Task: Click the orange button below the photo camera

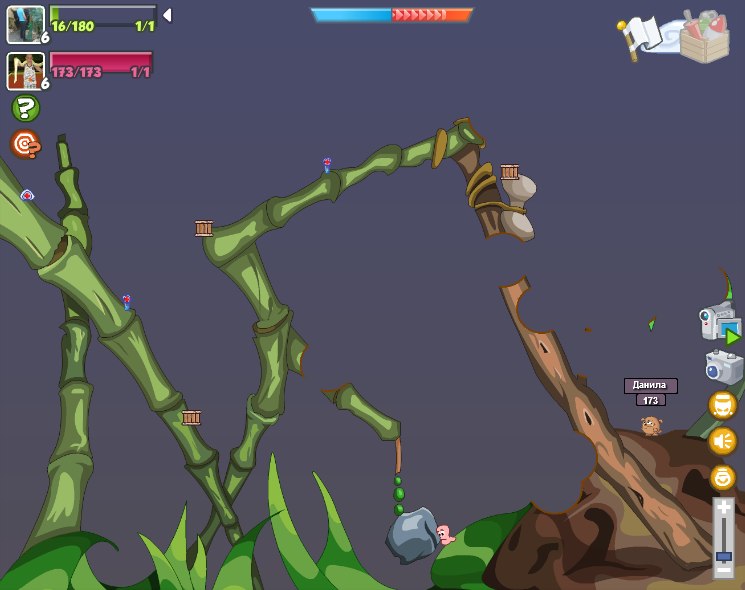Action: click(722, 405)
